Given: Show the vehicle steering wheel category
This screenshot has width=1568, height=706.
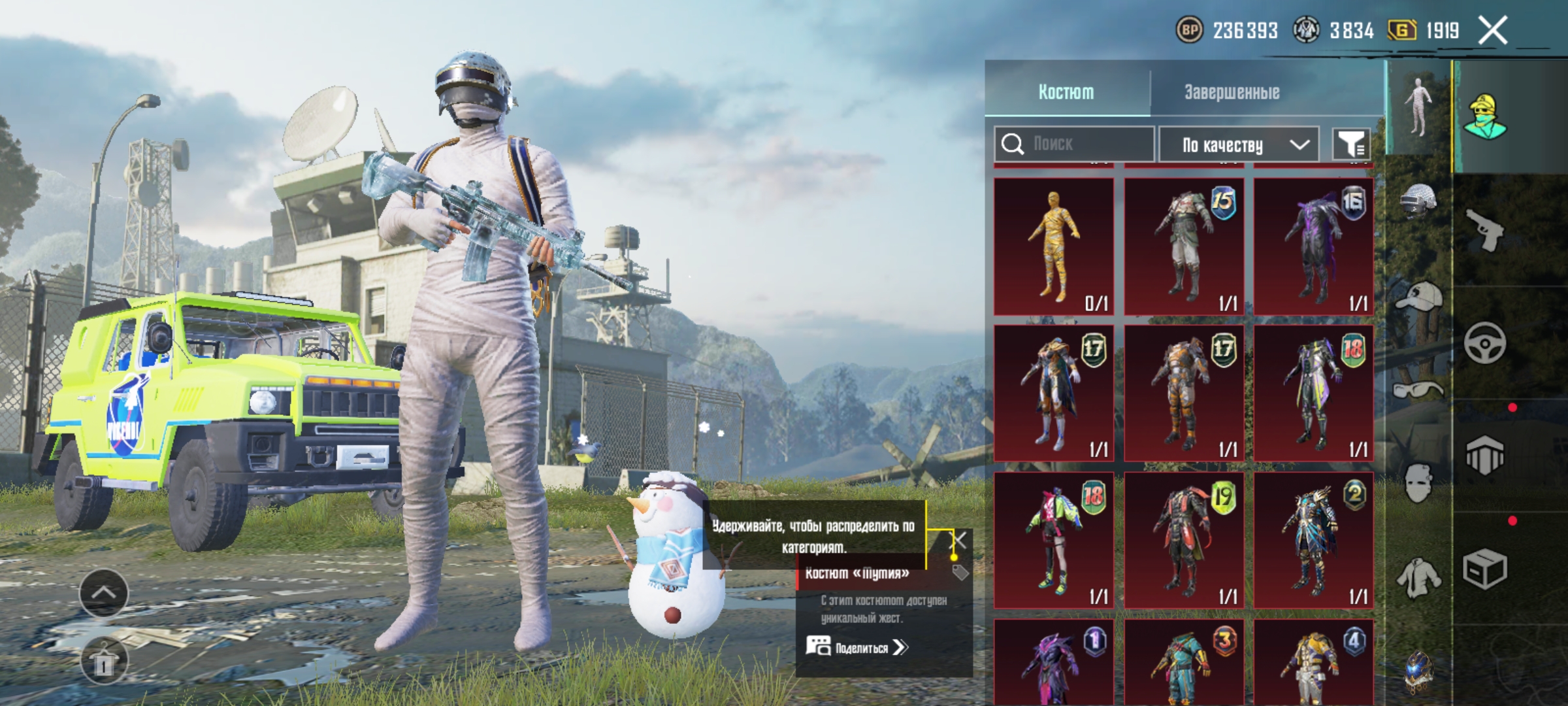Looking at the screenshot, I should [1484, 343].
